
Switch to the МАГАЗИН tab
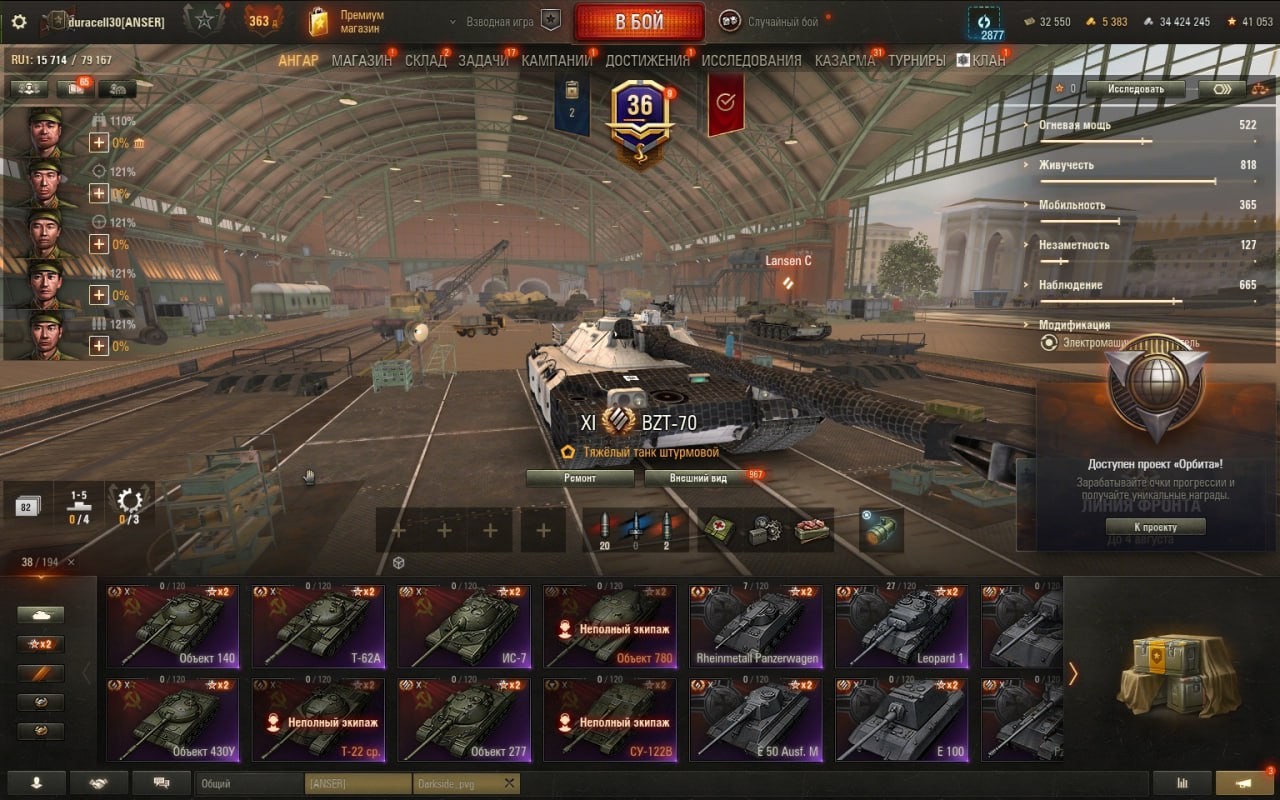[361, 60]
